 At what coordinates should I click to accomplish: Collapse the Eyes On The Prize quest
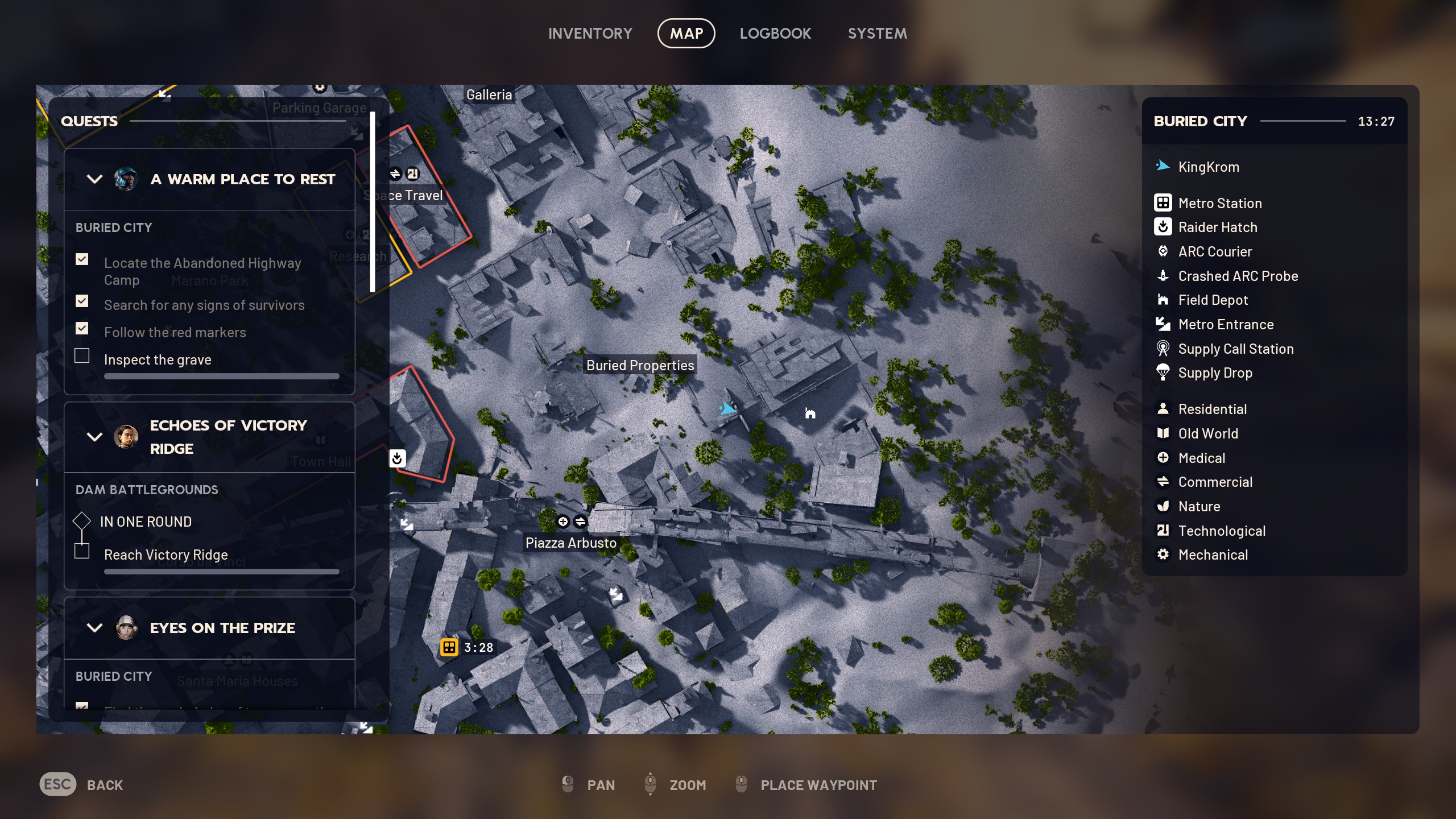click(94, 628)
